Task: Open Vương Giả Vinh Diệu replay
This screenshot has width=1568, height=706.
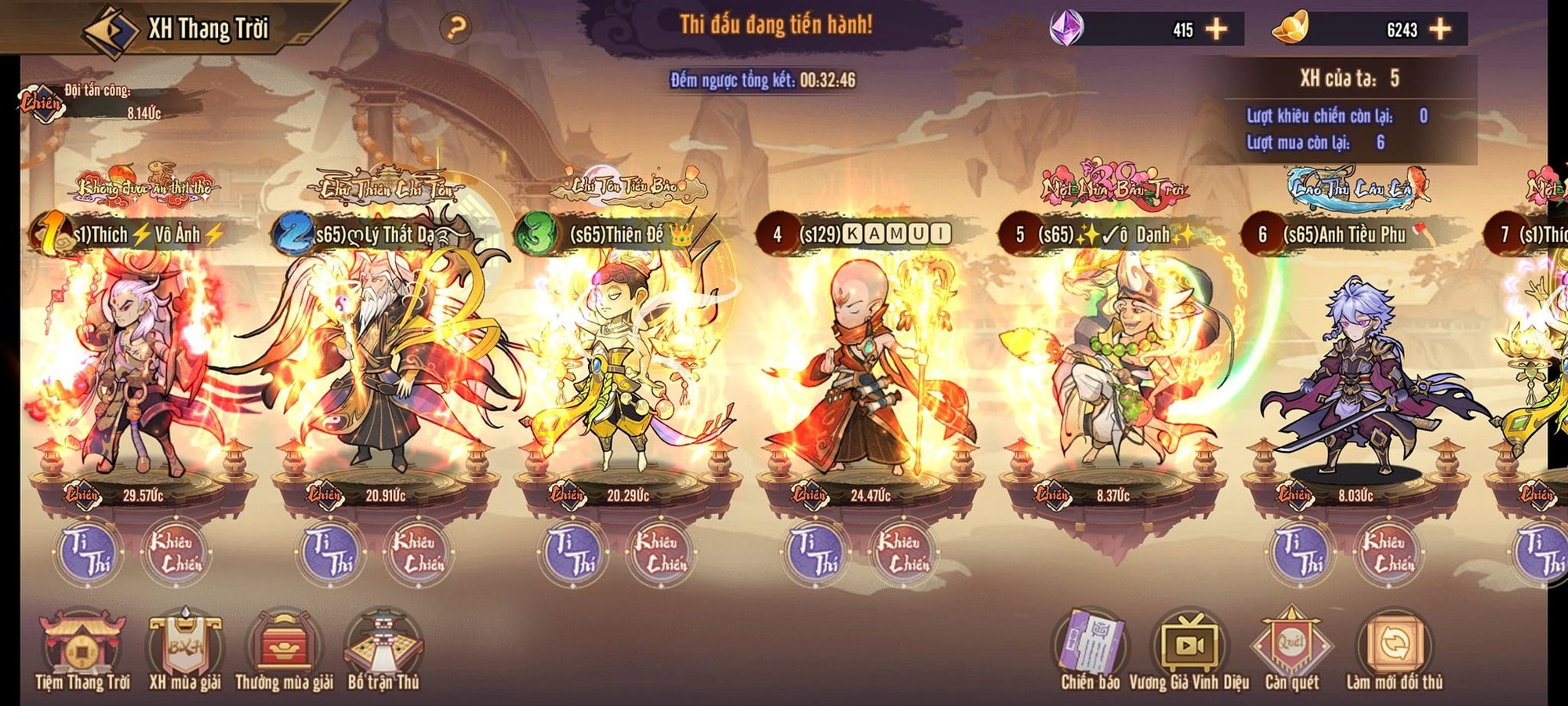Action: [x=1189, y=650]
